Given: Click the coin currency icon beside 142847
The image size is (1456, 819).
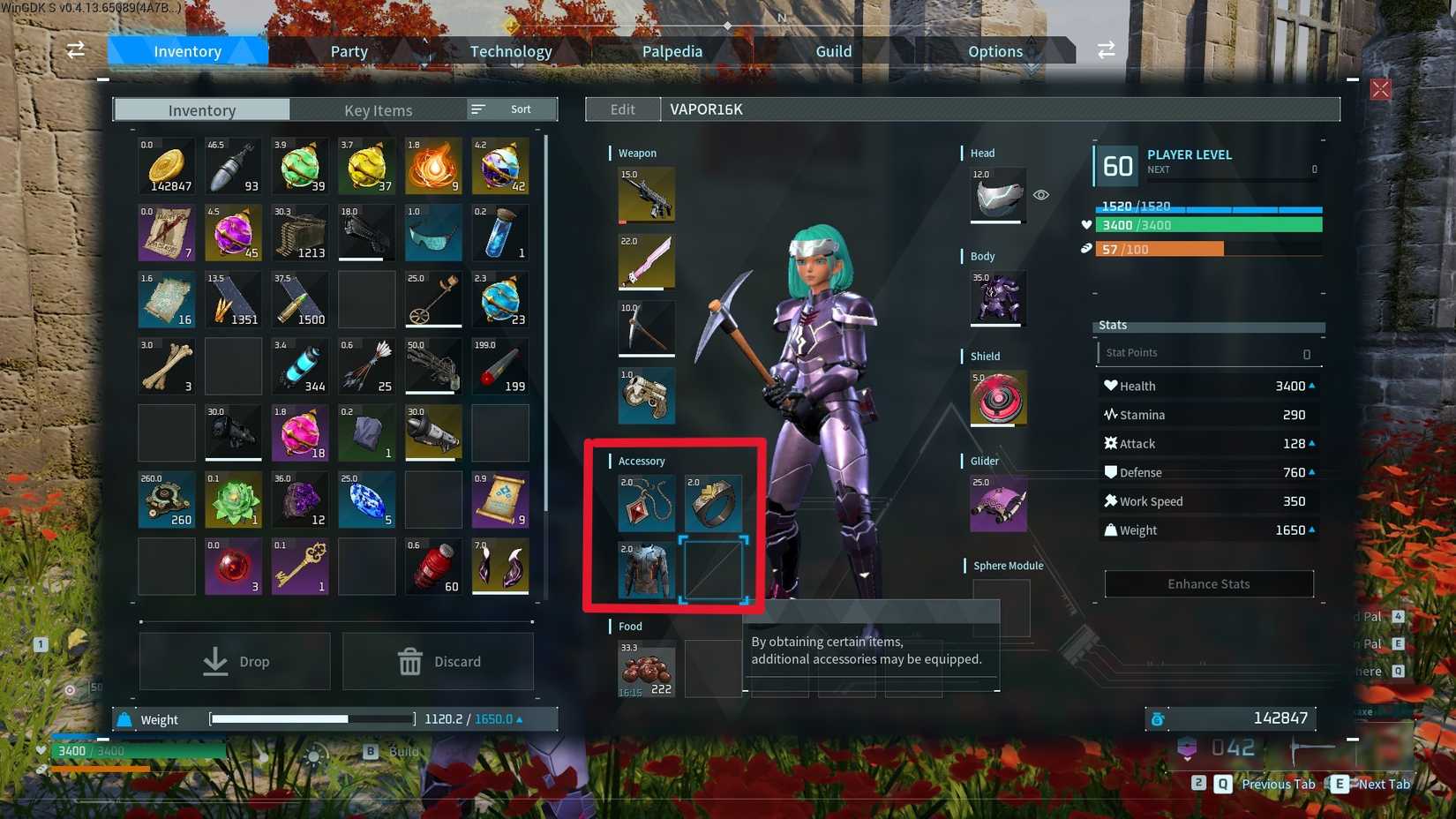Looking at the screenshot, I should coord(1157,718).
